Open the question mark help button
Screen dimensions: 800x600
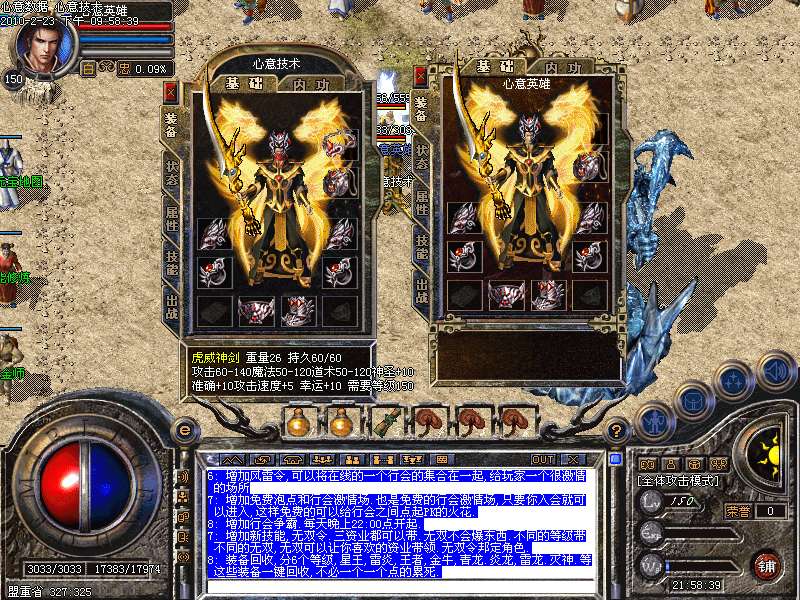(x=618, y=430)
